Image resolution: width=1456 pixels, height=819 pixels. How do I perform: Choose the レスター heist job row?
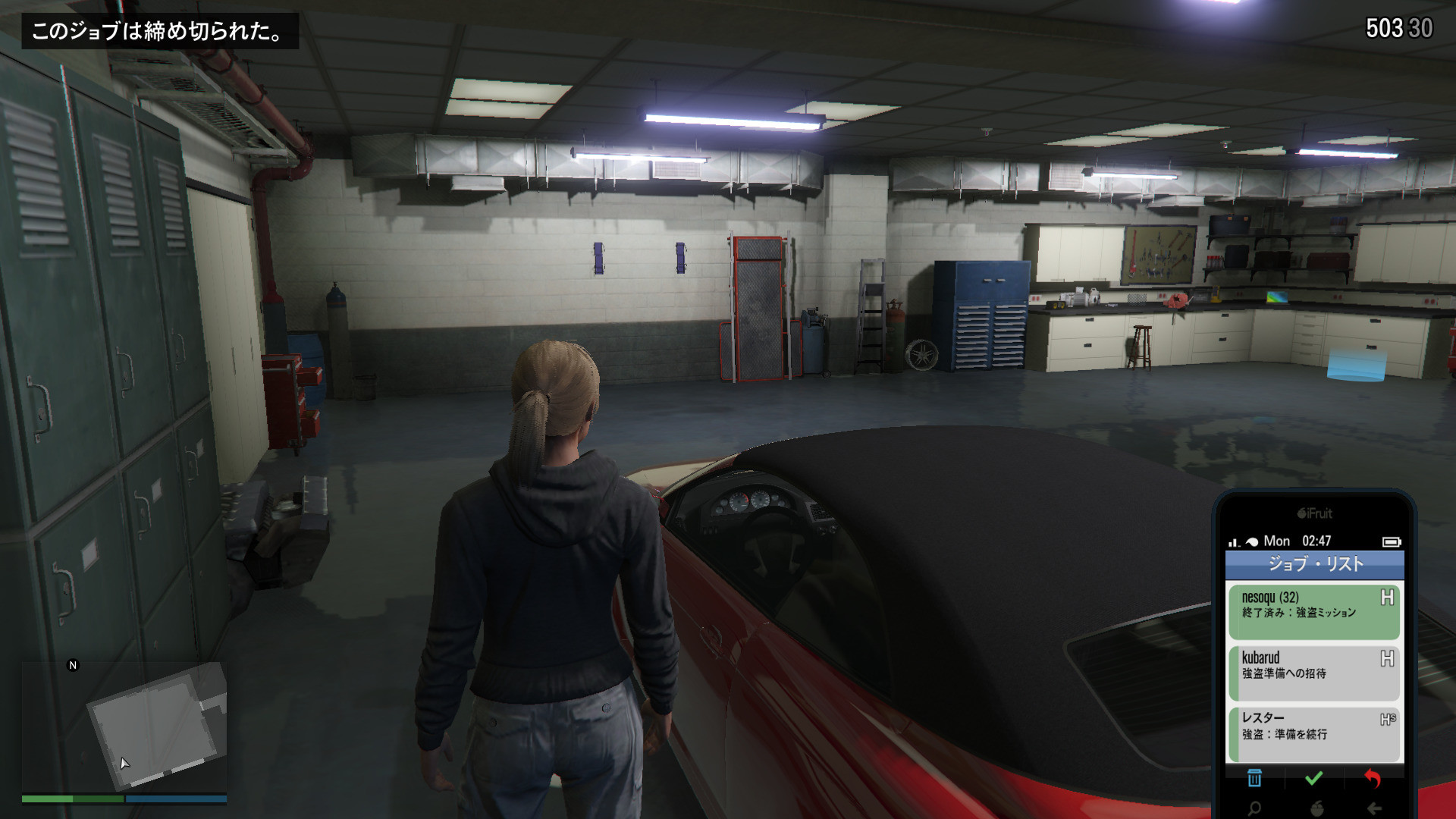click(x=1313, y=733)
